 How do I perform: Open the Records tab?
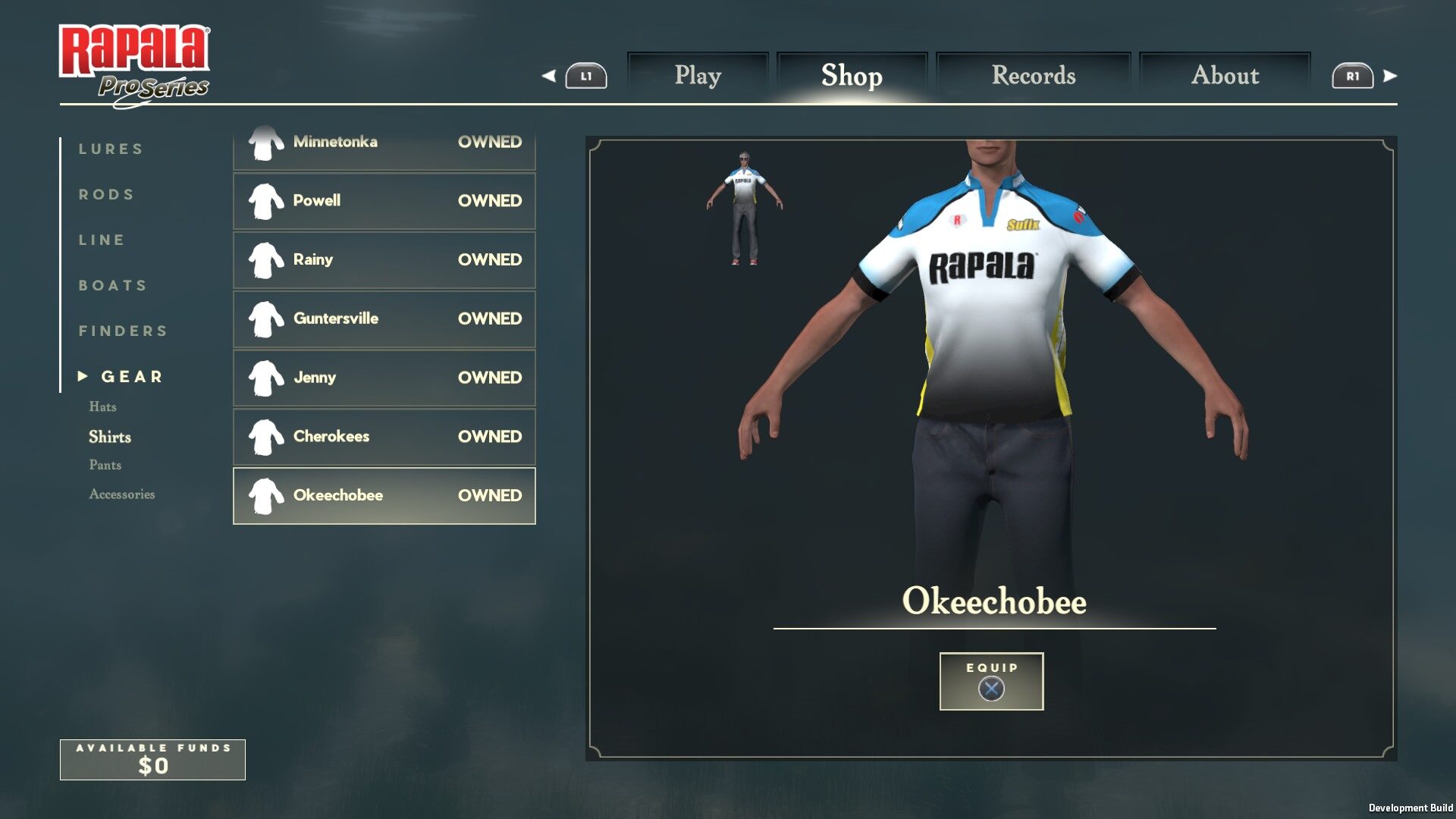(1034, 75)
